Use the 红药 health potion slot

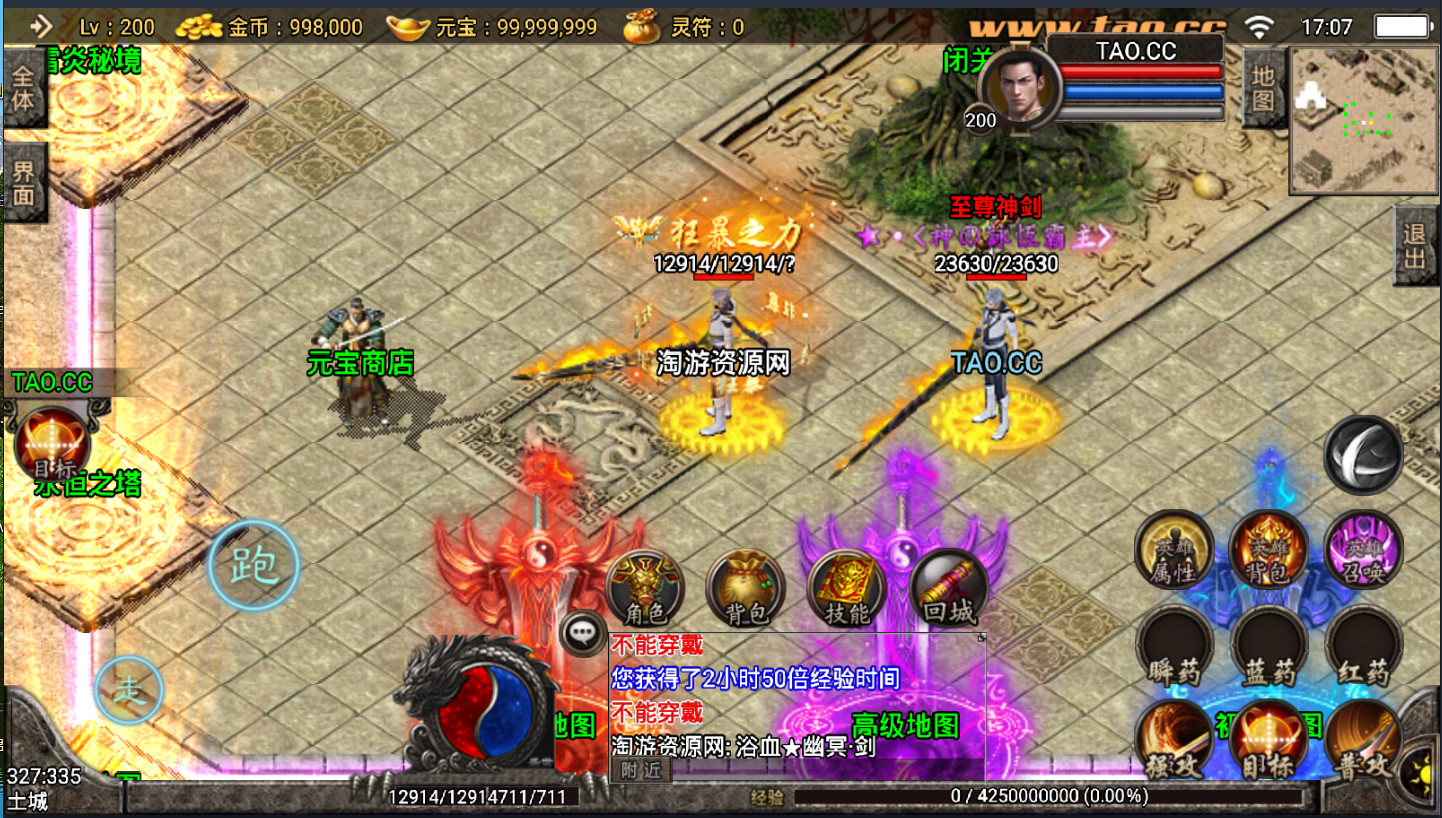click(x=1363, y=645)
